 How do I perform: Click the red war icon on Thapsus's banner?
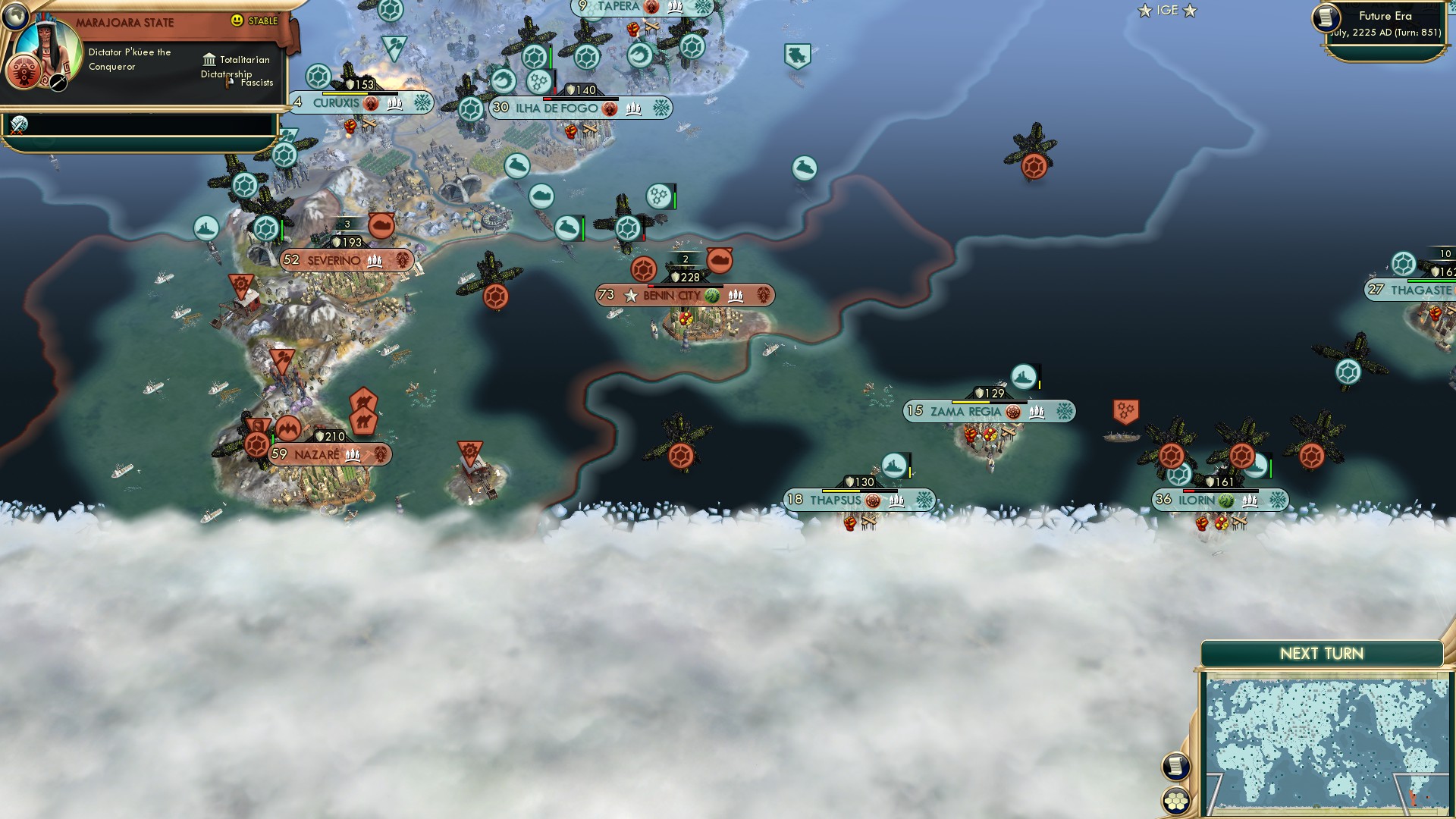tap(873, 500)
